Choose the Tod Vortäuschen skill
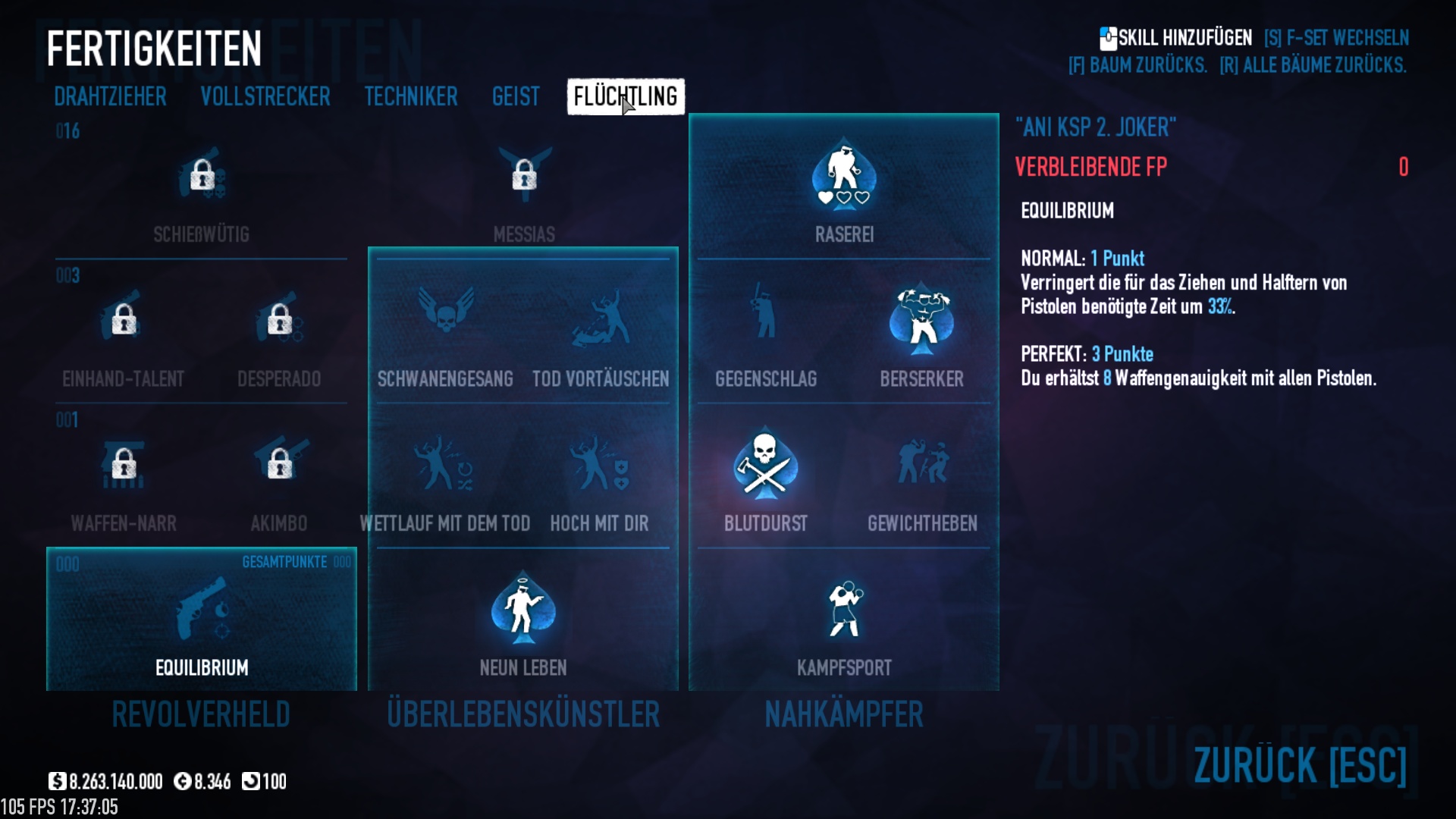 [601, 318]
